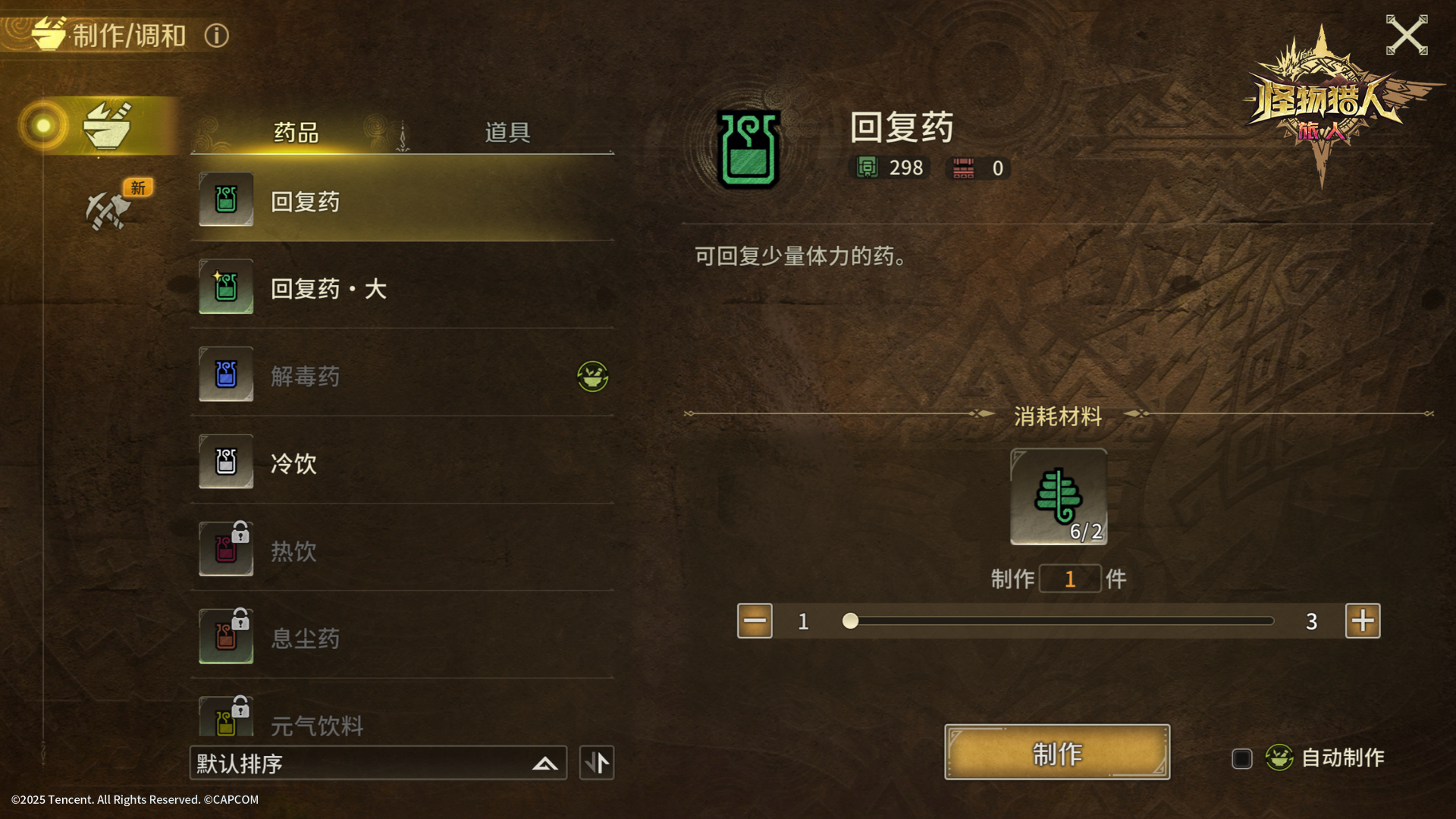Click the red ticket icon showing 0
Viewport: 1456px width, 819px height.
pyautogui.click(x=963, y=169)
